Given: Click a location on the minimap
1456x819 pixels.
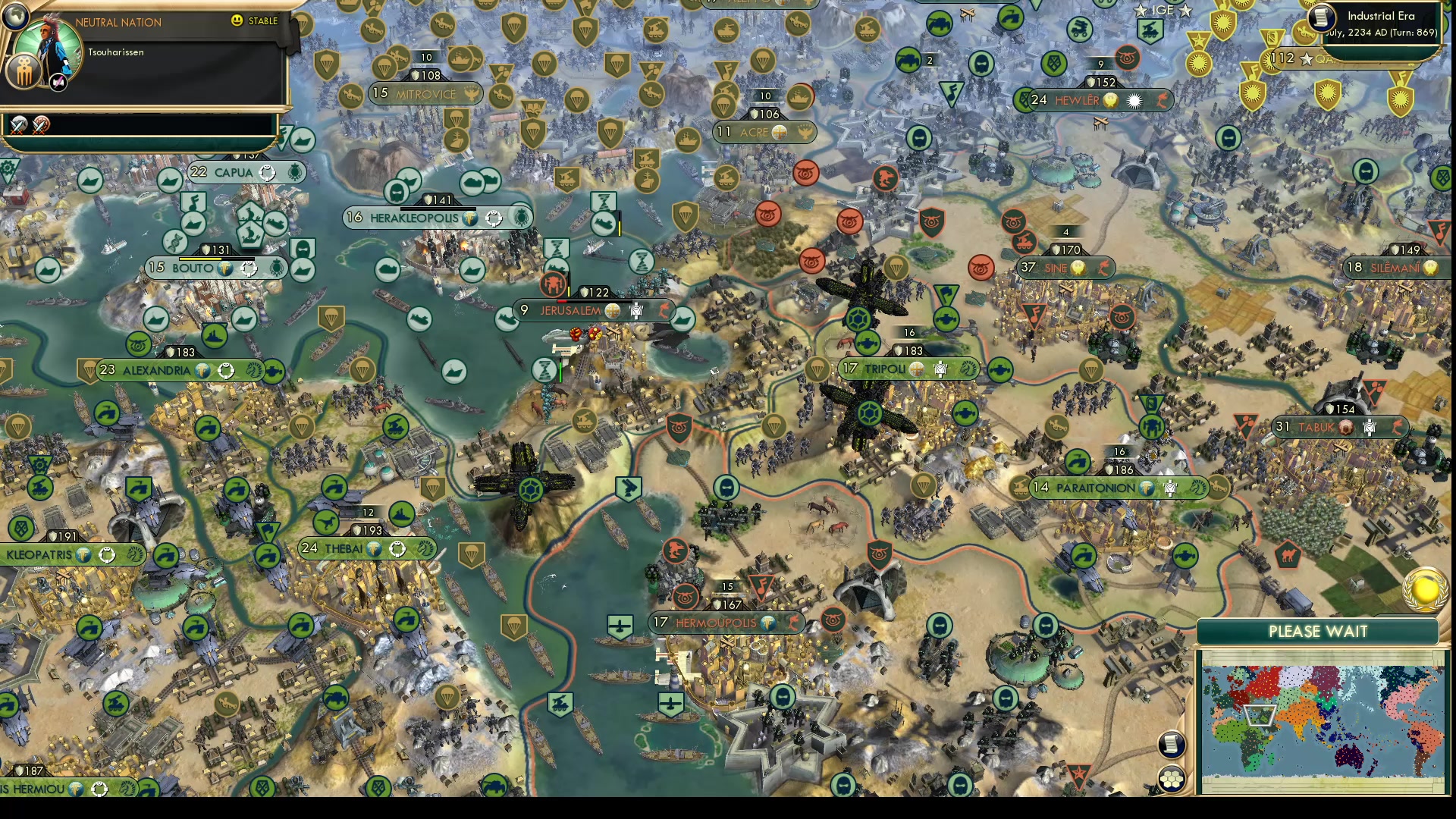Looking at the screenshot, I should (x=1323, y=720).
